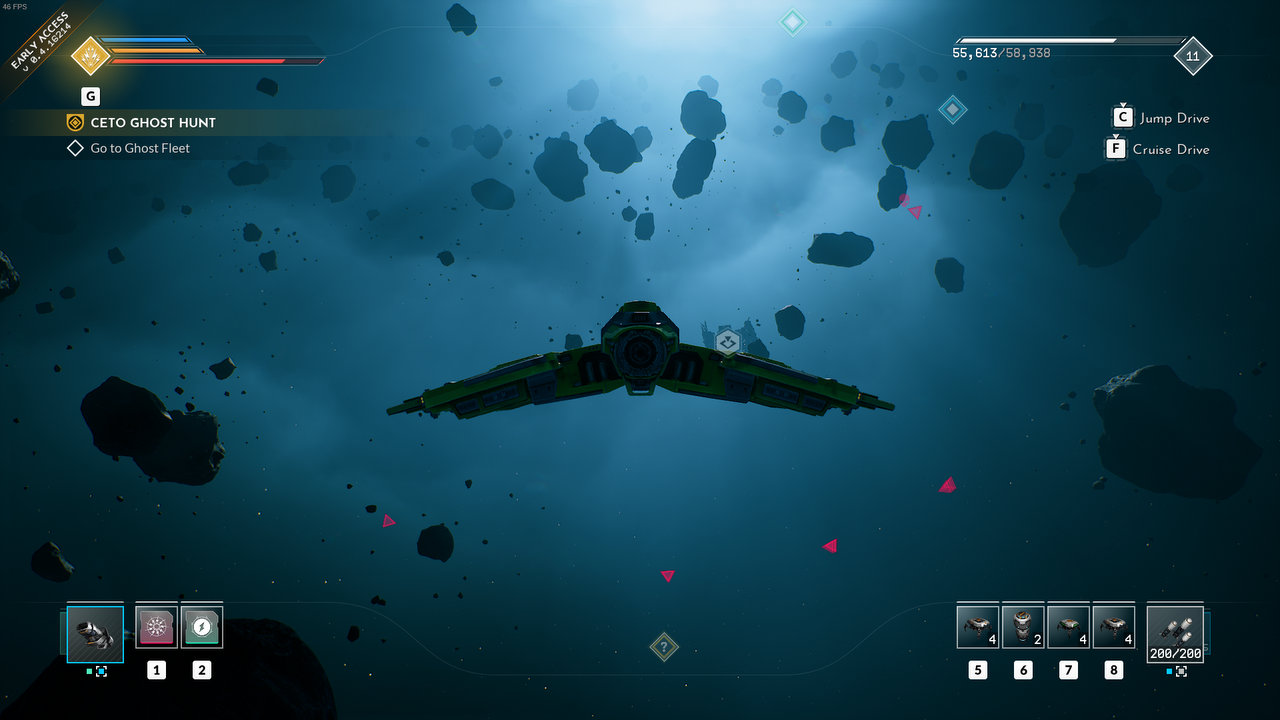Use the green-lit drone consumable

click(1068, 627)
